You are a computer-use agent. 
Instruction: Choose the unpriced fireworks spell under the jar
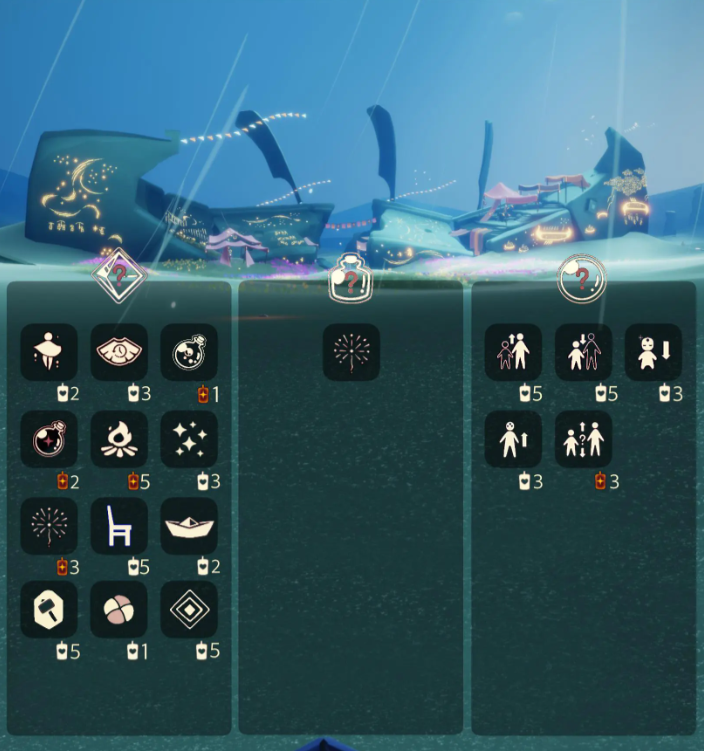coord(351,352)
